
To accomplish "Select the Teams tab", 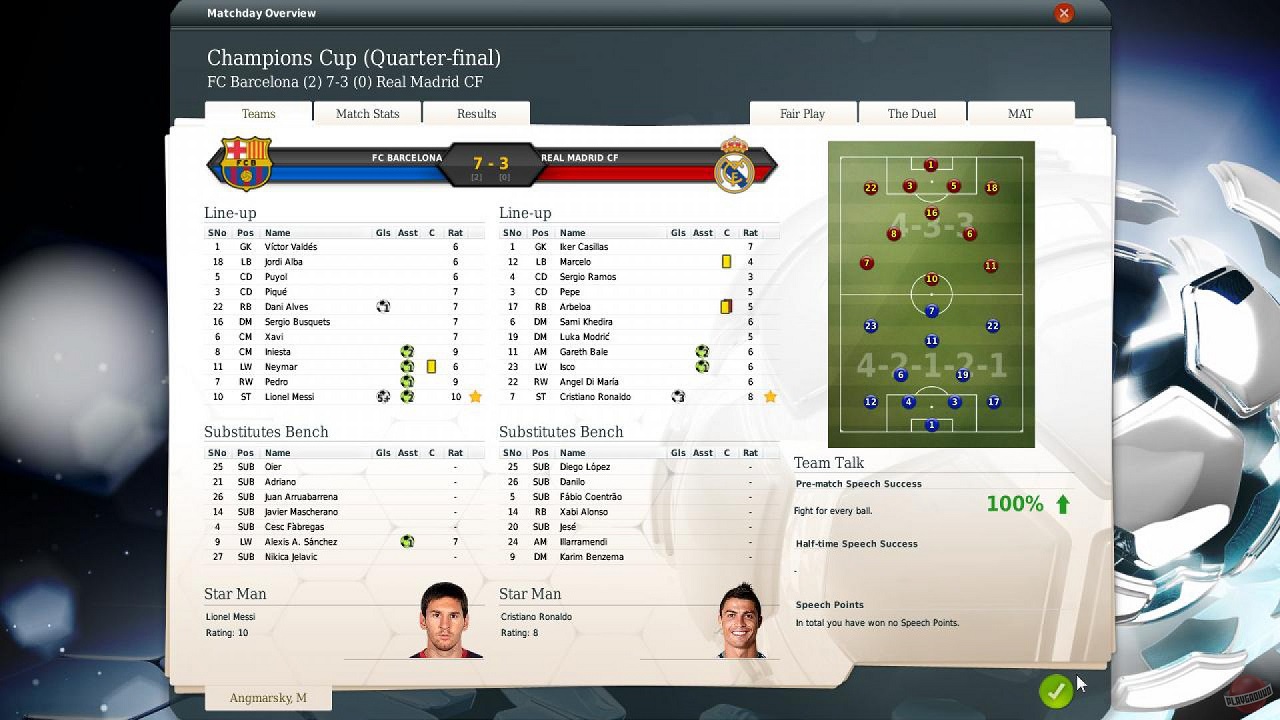I will (x=258, y=114).
